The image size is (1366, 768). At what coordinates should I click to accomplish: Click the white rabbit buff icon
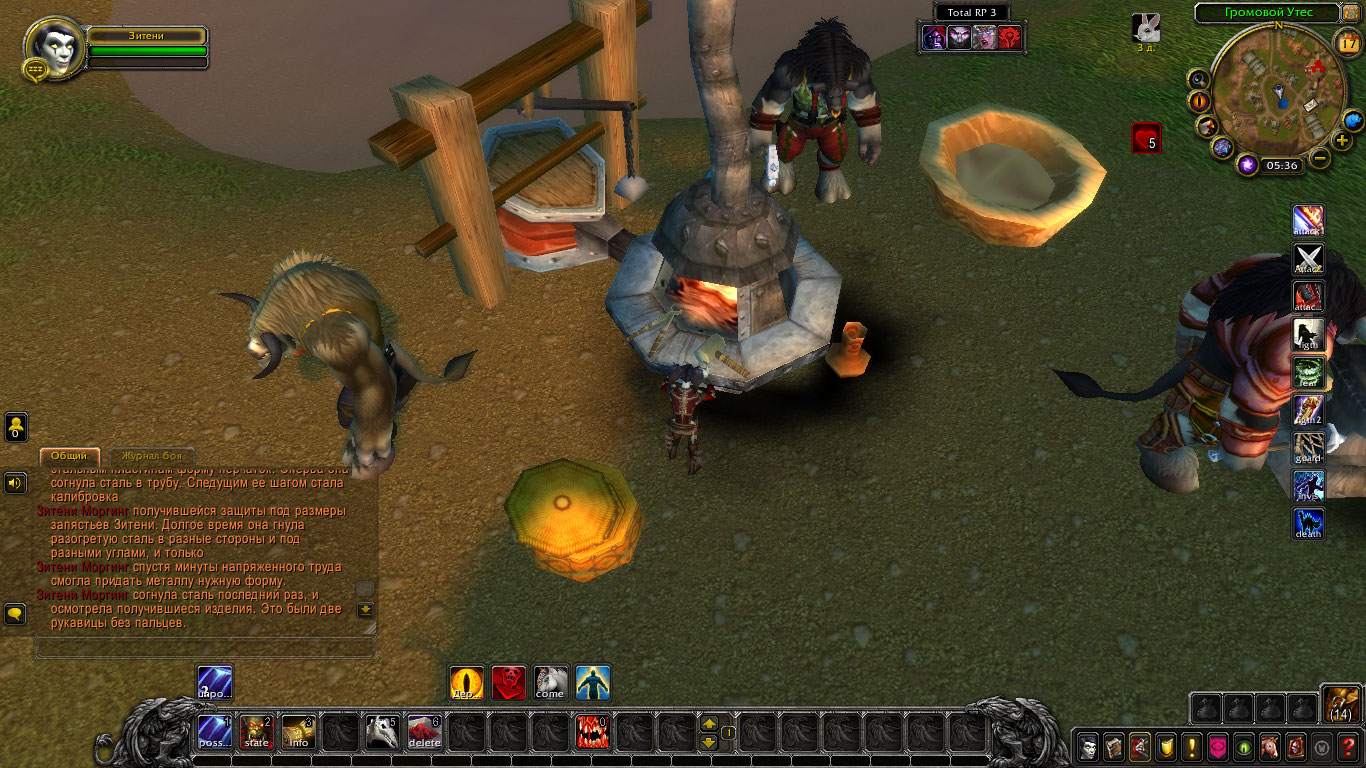[x=1146, y=28]
